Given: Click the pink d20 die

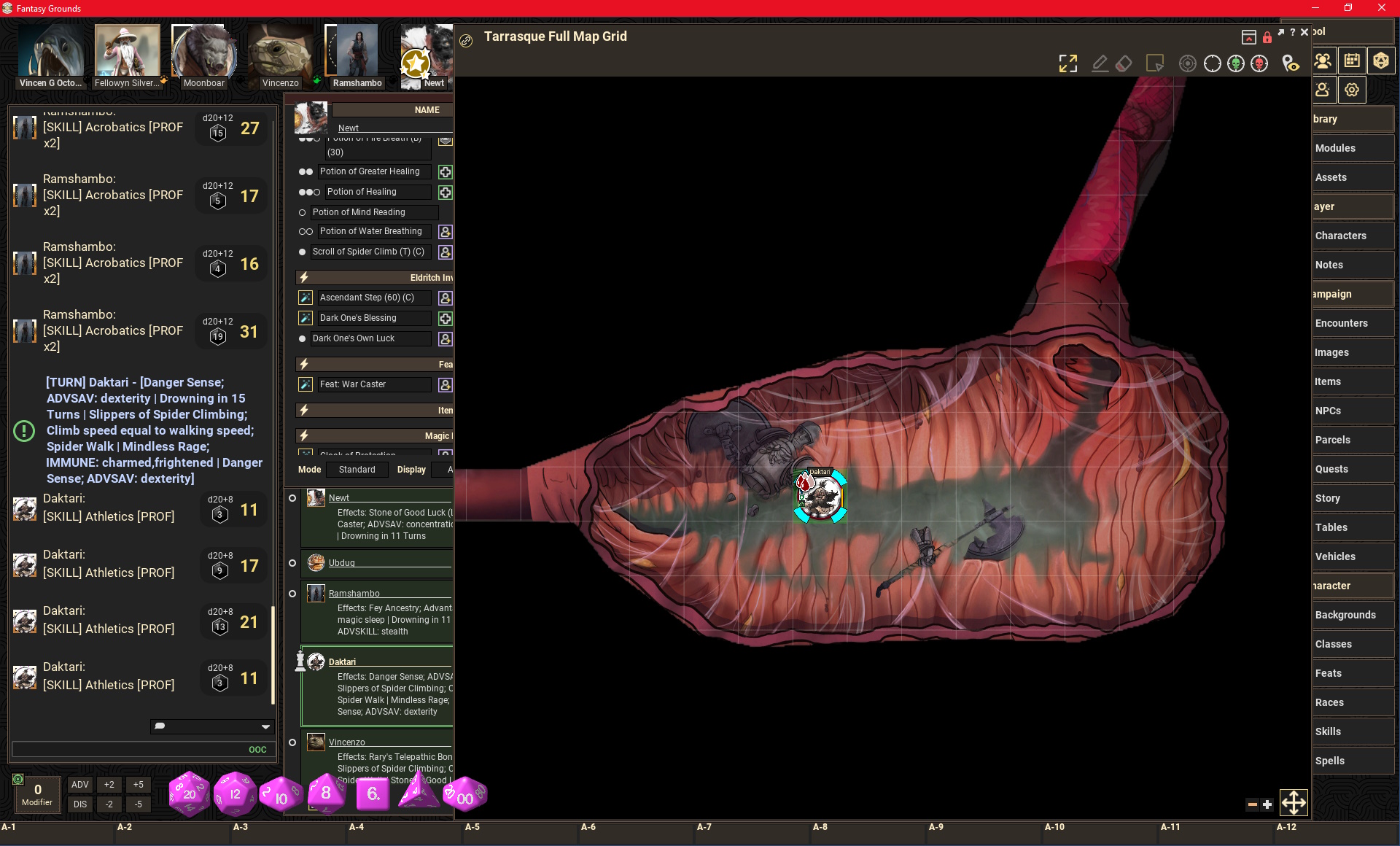Looking at the screenshot, I should (189, 793).
